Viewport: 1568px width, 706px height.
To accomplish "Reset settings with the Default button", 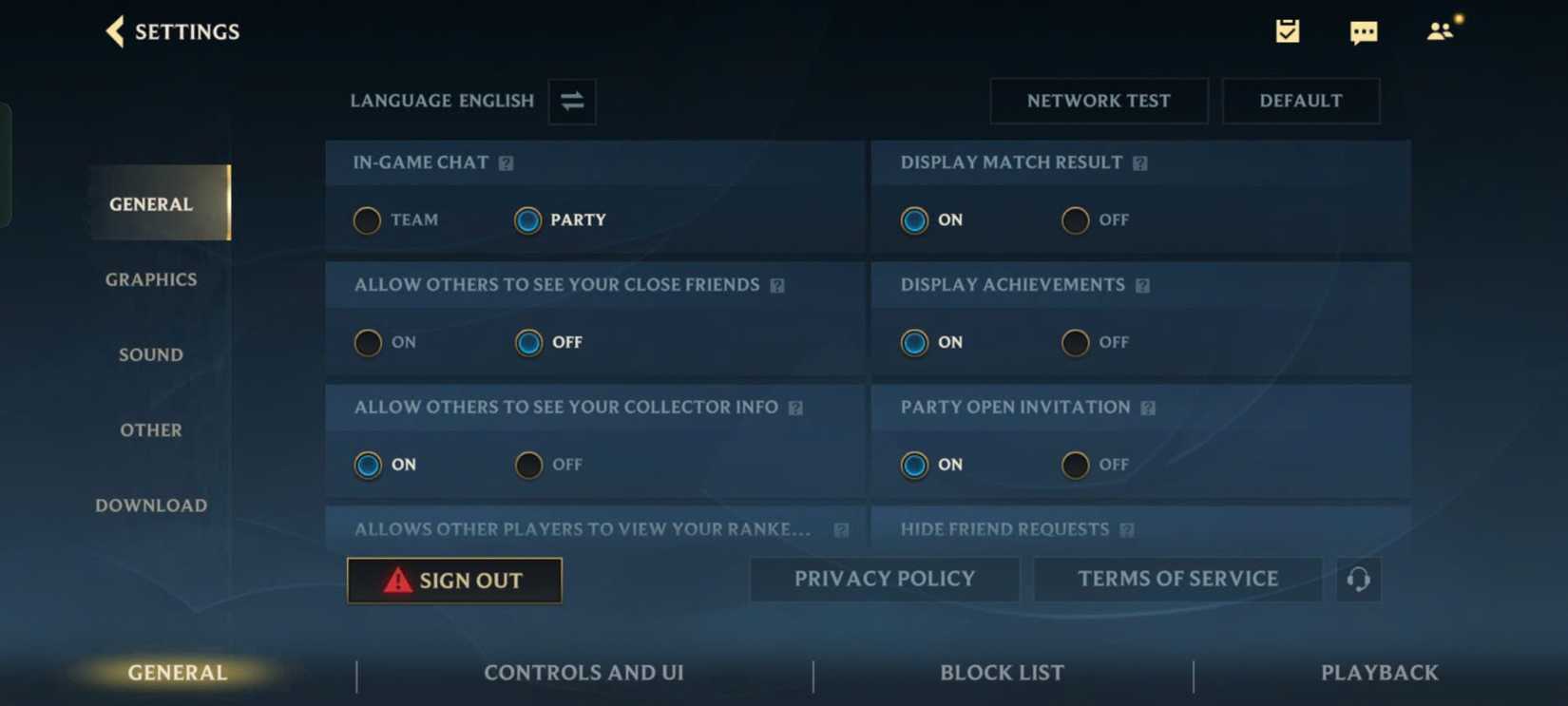I will (1301, 101).
